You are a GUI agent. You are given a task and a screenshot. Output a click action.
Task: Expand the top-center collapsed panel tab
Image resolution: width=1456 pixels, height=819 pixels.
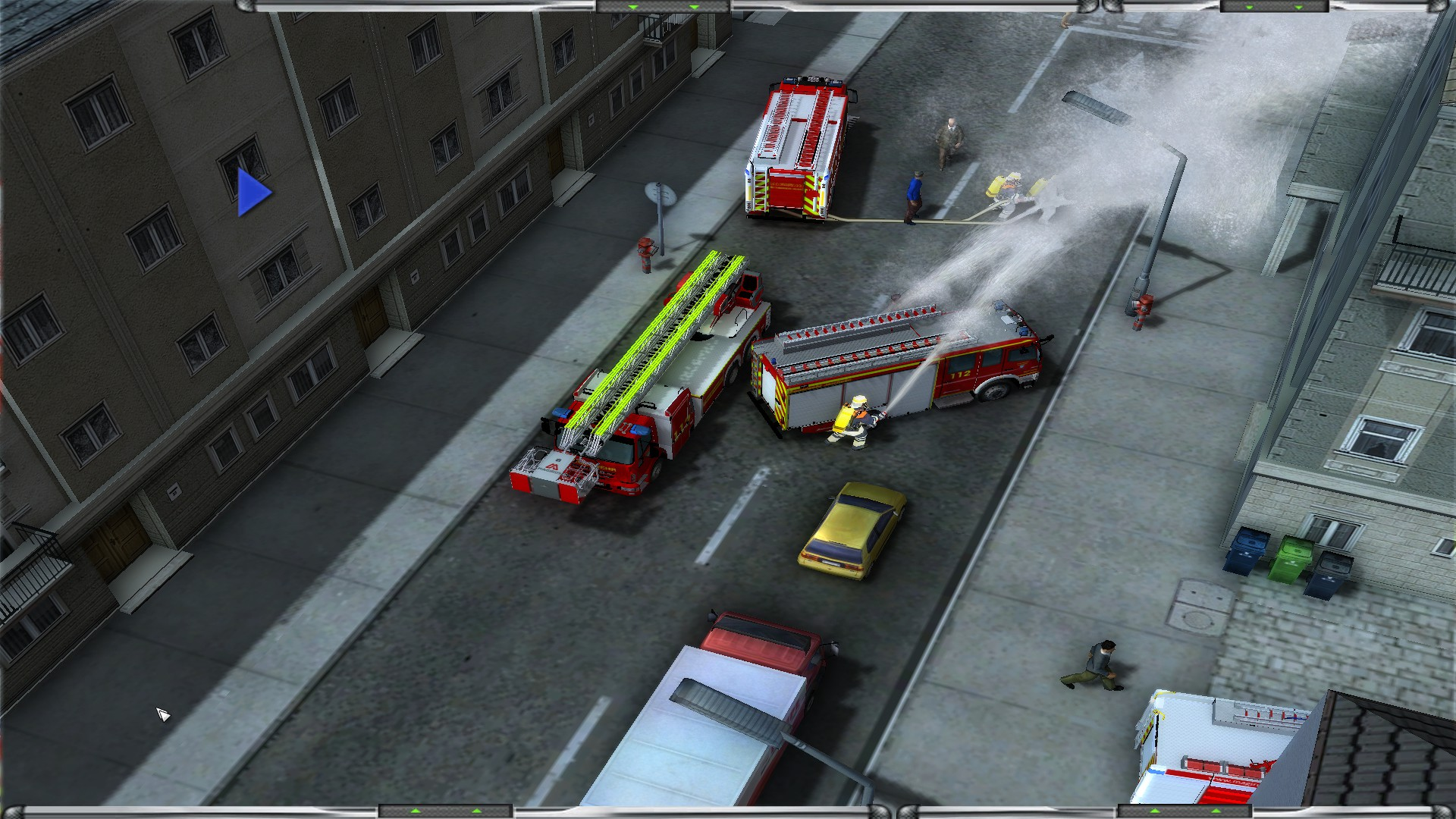tap(663, 7)
